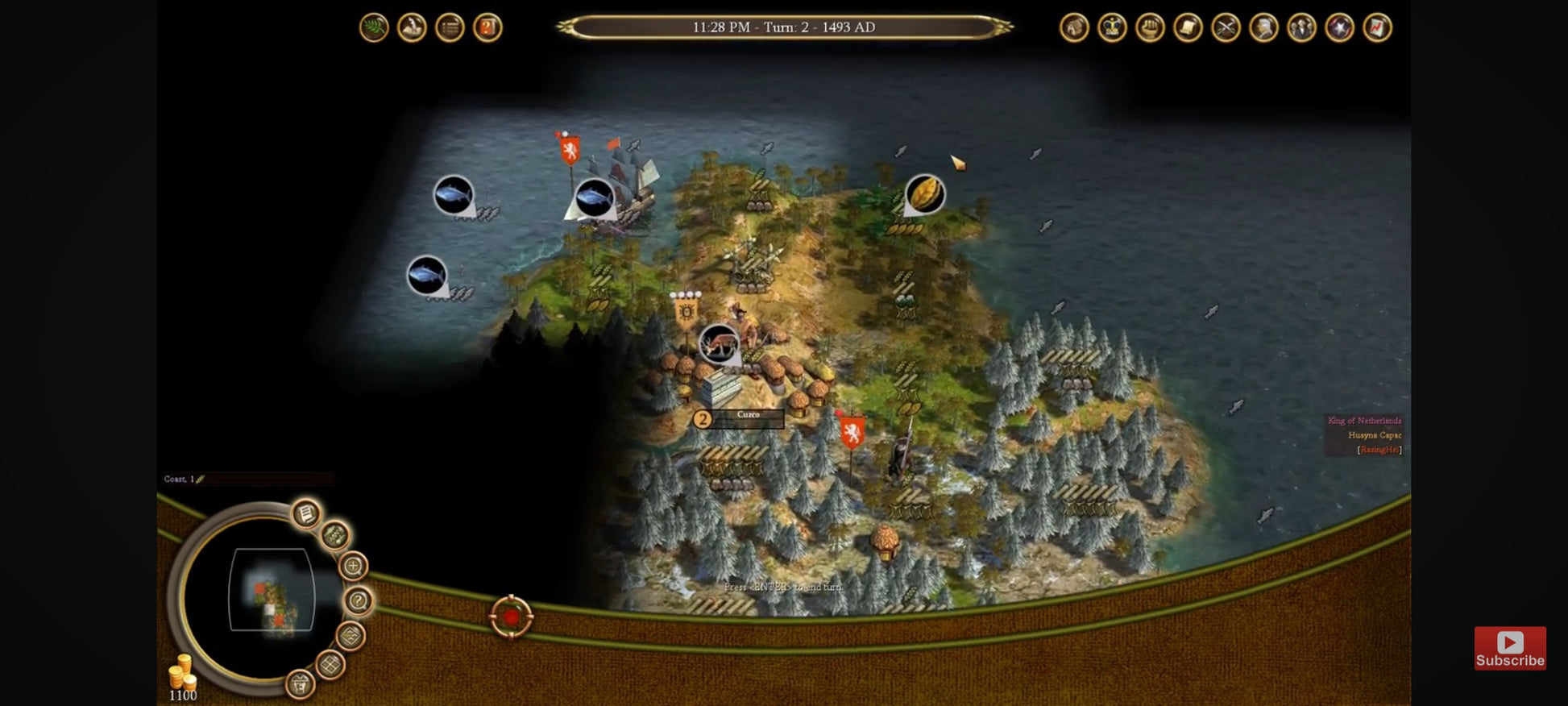Image resolution: width=1568 pixels, height=706 pixels.
Task: Click the star emblem advisor icon
Action: 1339,28
